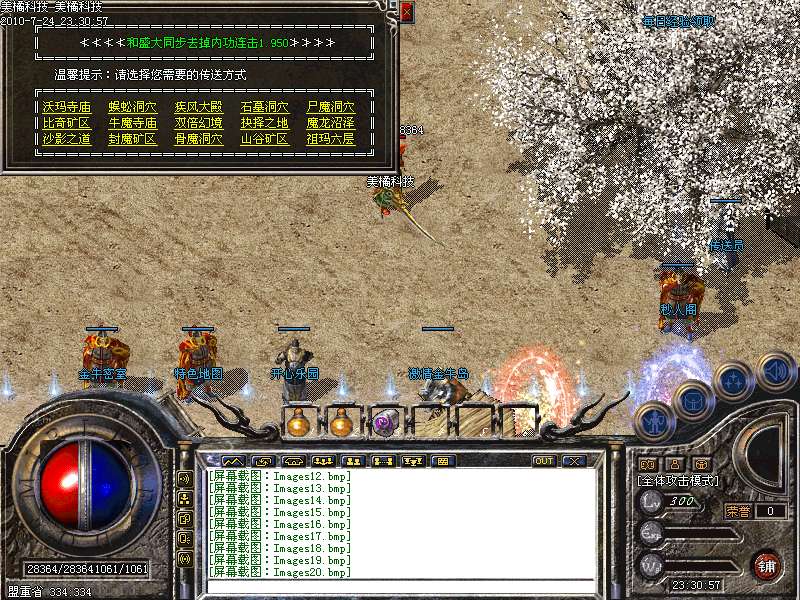The width and height of the screenshot is (800, 600).
Task: Select 疾风大殿 from the teleport list
Action: click(x=198, y=106)
